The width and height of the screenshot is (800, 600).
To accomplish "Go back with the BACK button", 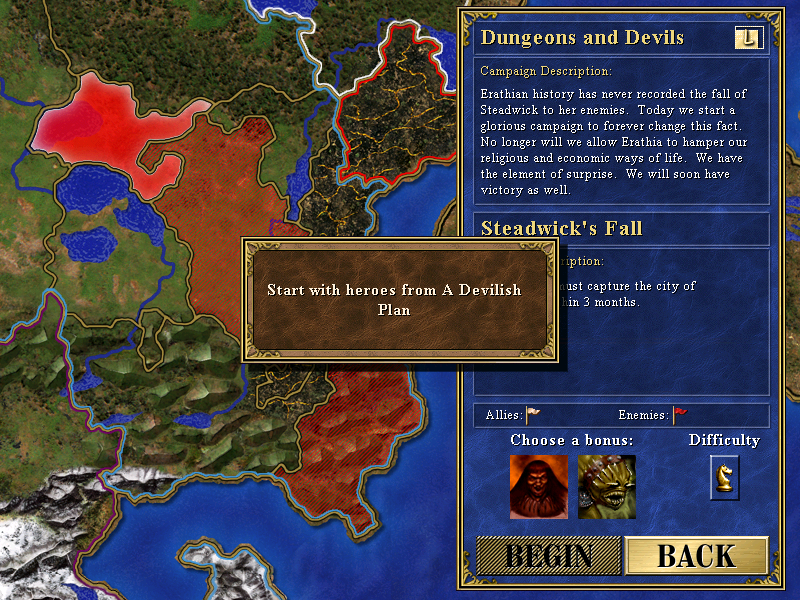I will (x=696, y=556).
